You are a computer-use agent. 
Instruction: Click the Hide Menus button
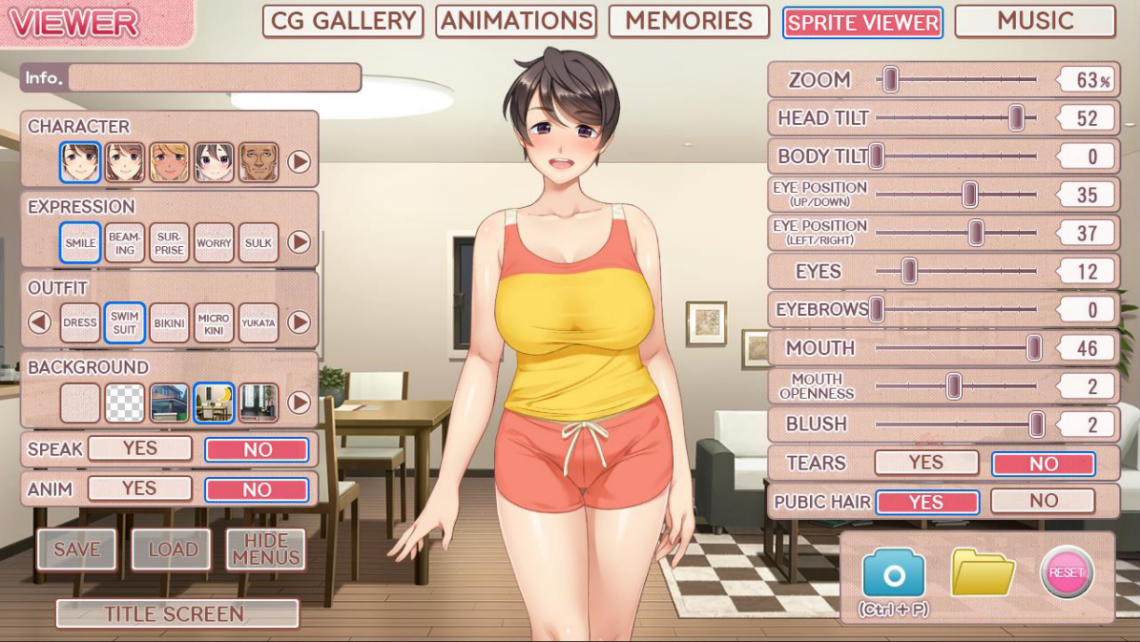click(265, 549)
